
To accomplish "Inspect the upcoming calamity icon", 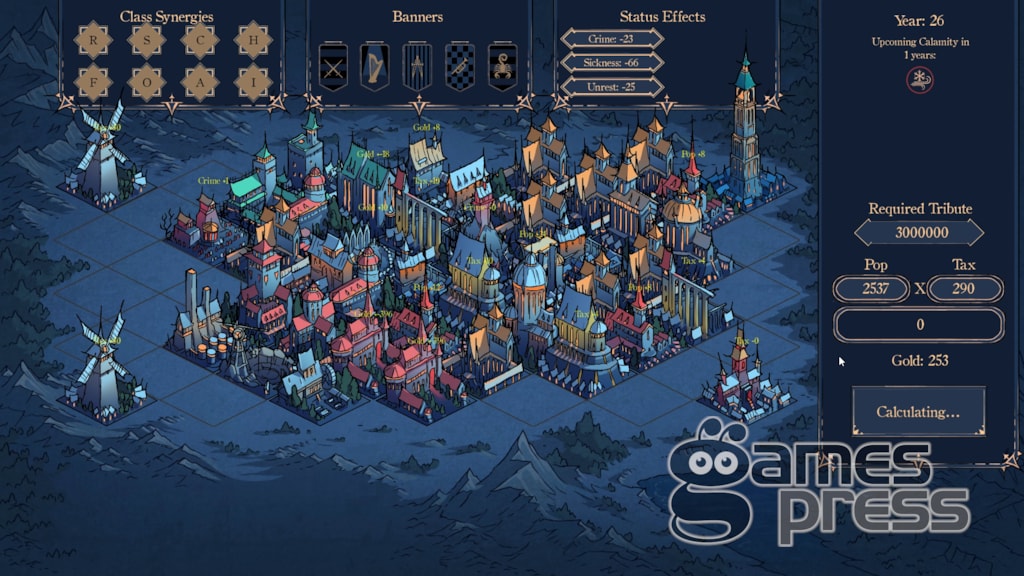I will (920, 81).
